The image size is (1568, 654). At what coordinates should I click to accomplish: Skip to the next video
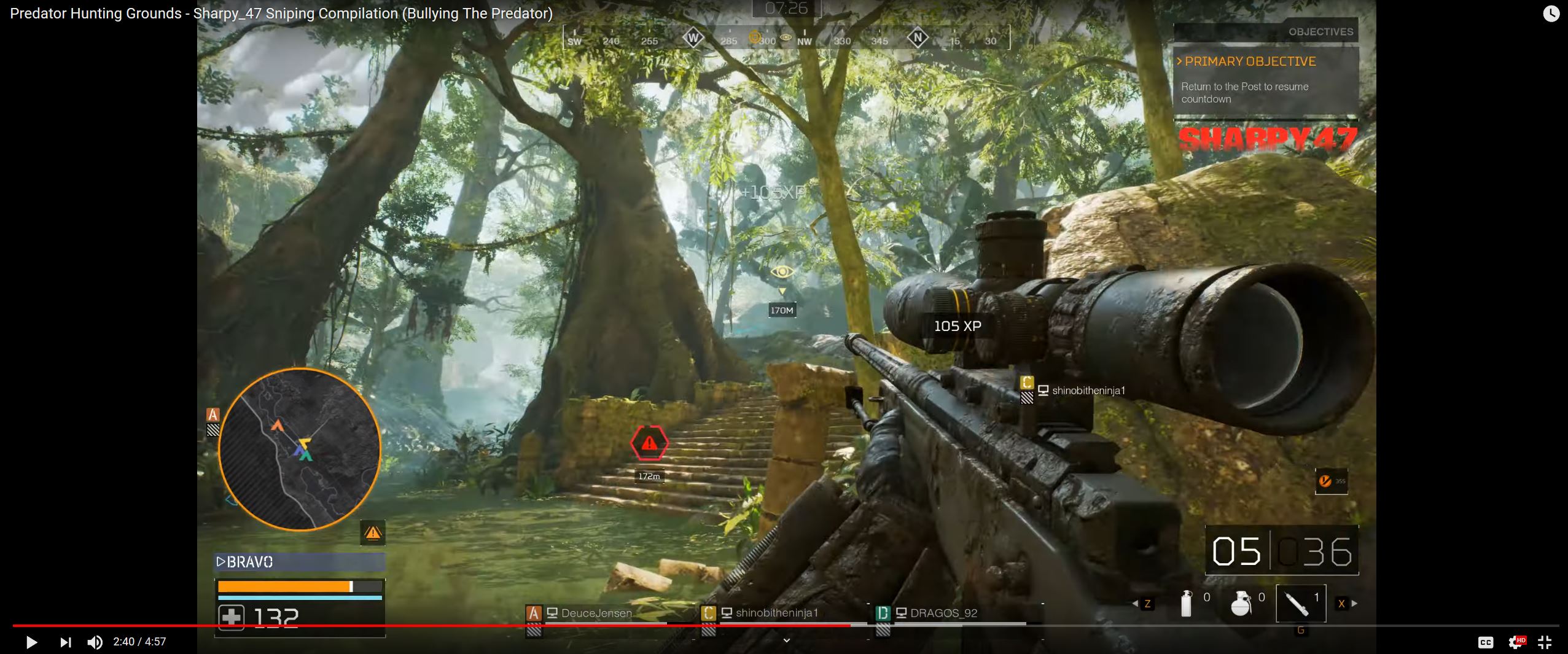coord(65,642)
